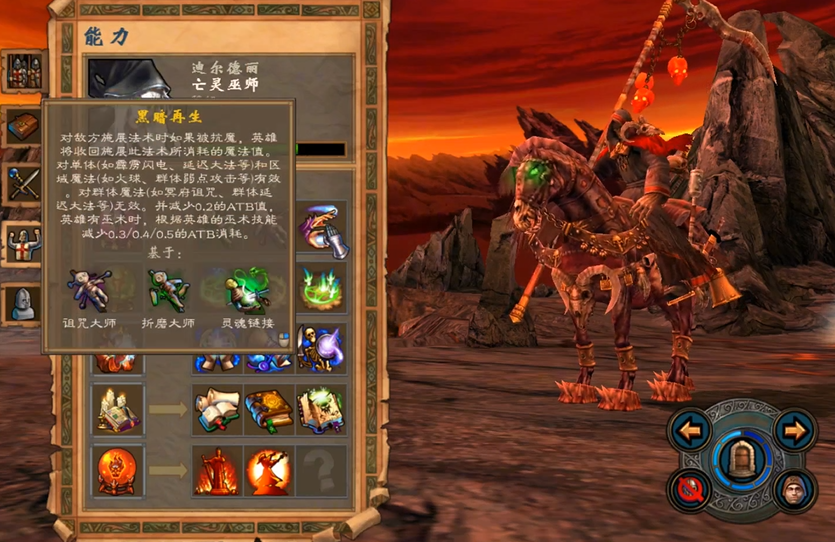Go to the next hero with the right arrow
This screenshot has width=835, height=542.
[x=794, y=431]
